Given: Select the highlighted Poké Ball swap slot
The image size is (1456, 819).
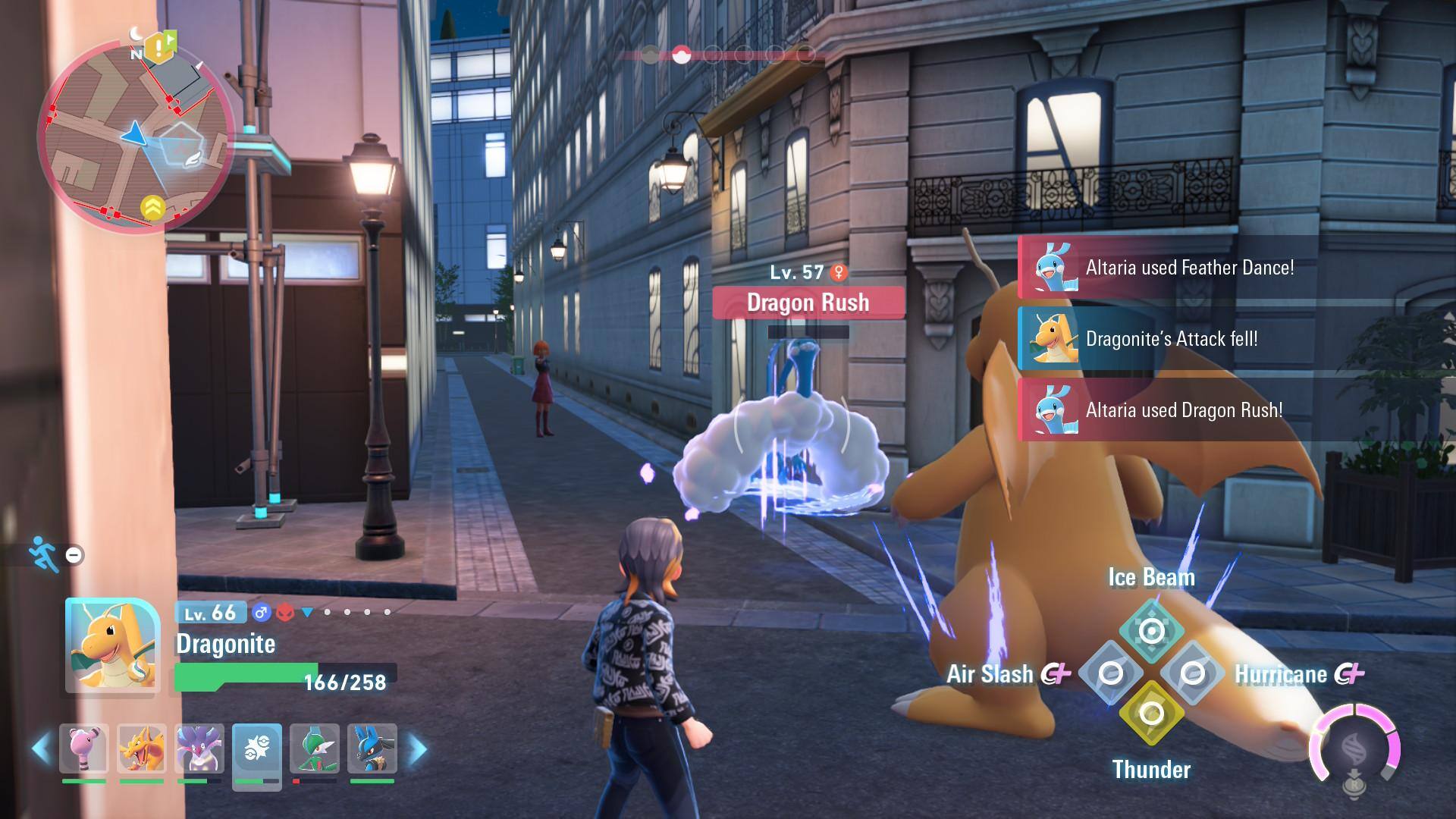Looking at the screenshot, I should point(257,751).
